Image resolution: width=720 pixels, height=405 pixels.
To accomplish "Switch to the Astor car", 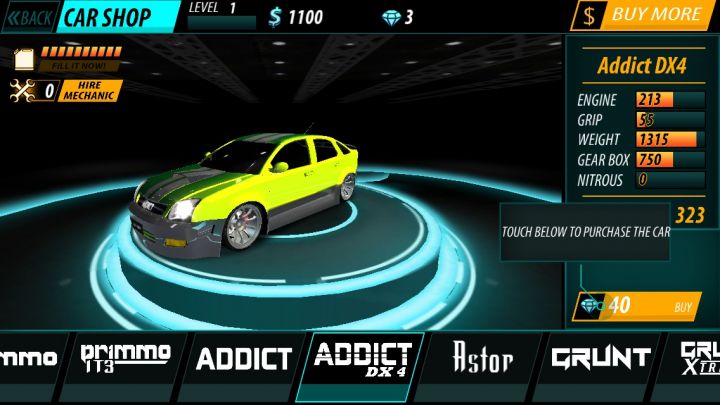I will pyautogui.click(x=483, y=358).
